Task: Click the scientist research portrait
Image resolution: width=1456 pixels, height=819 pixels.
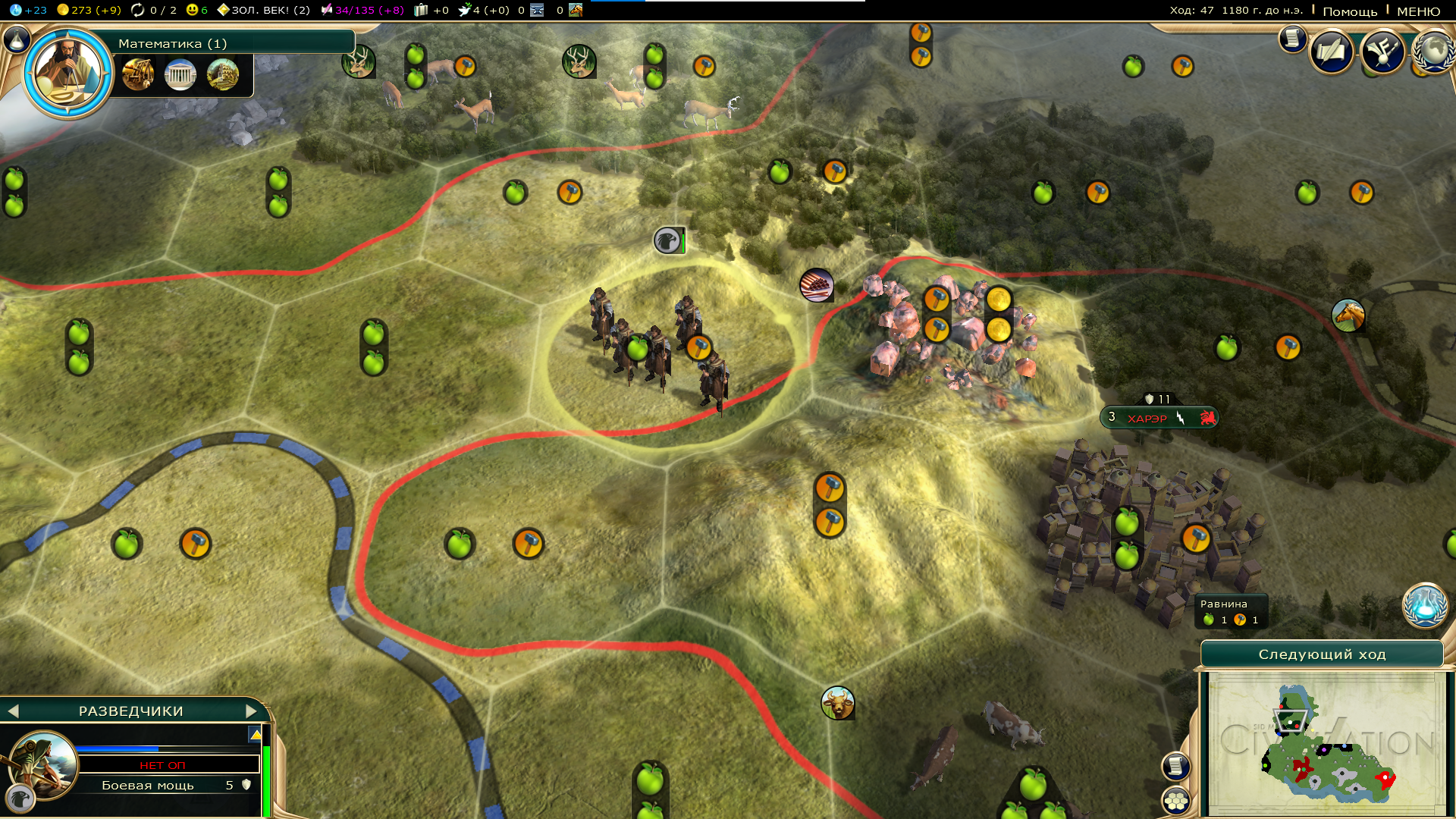Action: (68, 73)
